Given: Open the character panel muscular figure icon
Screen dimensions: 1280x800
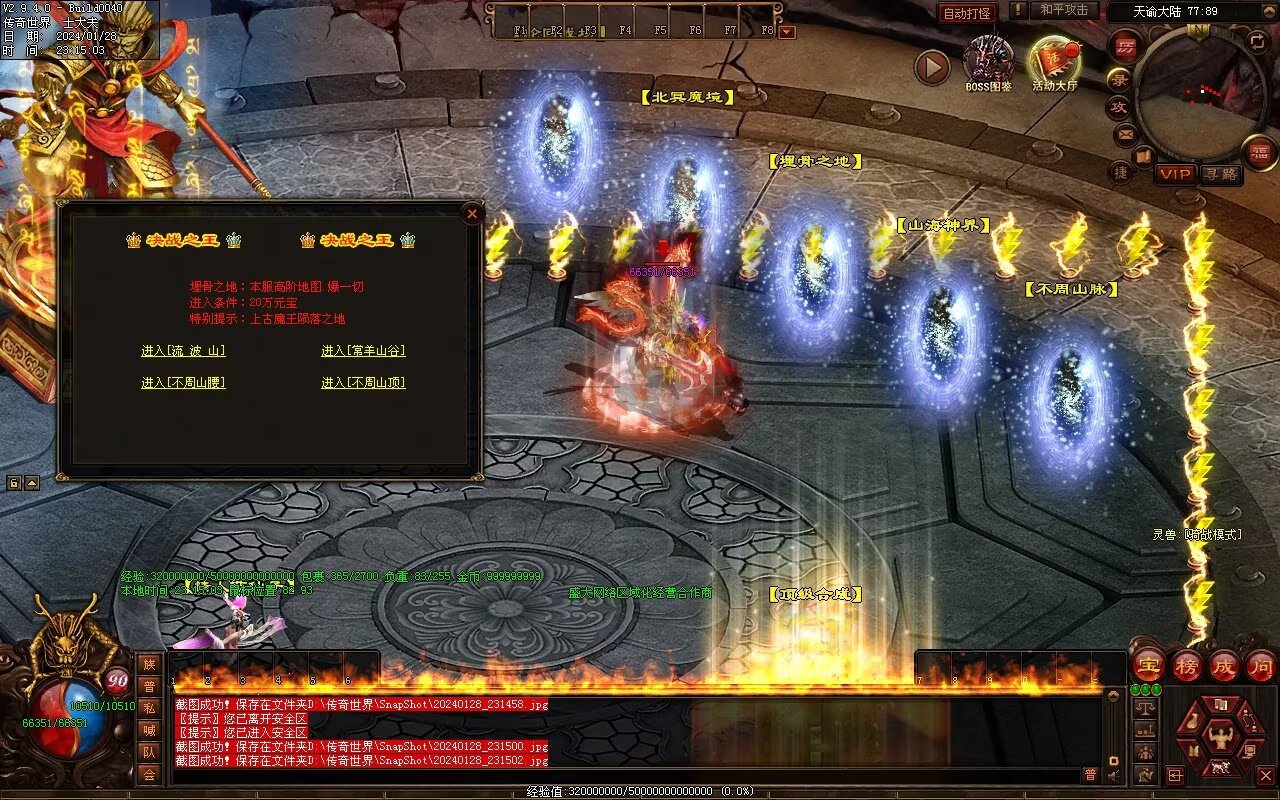Looking at the screenshot, I should tap(1220, 738).
